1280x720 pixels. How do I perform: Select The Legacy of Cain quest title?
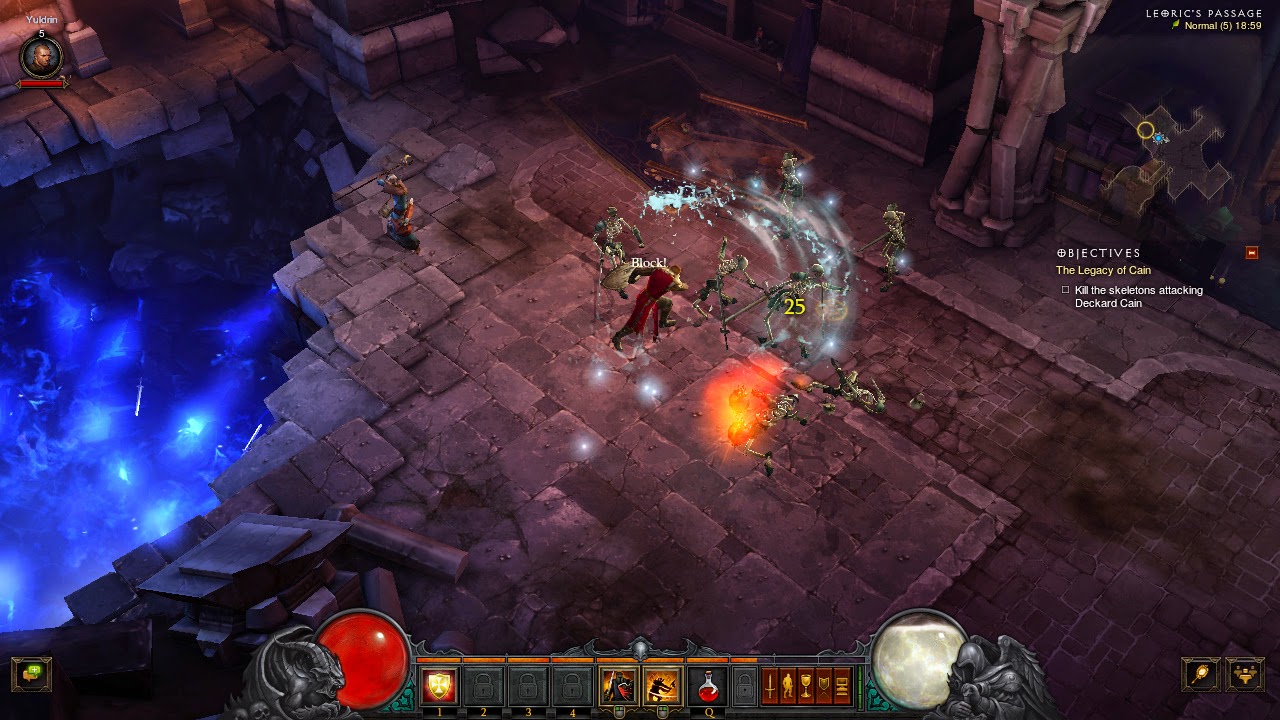1103,271
